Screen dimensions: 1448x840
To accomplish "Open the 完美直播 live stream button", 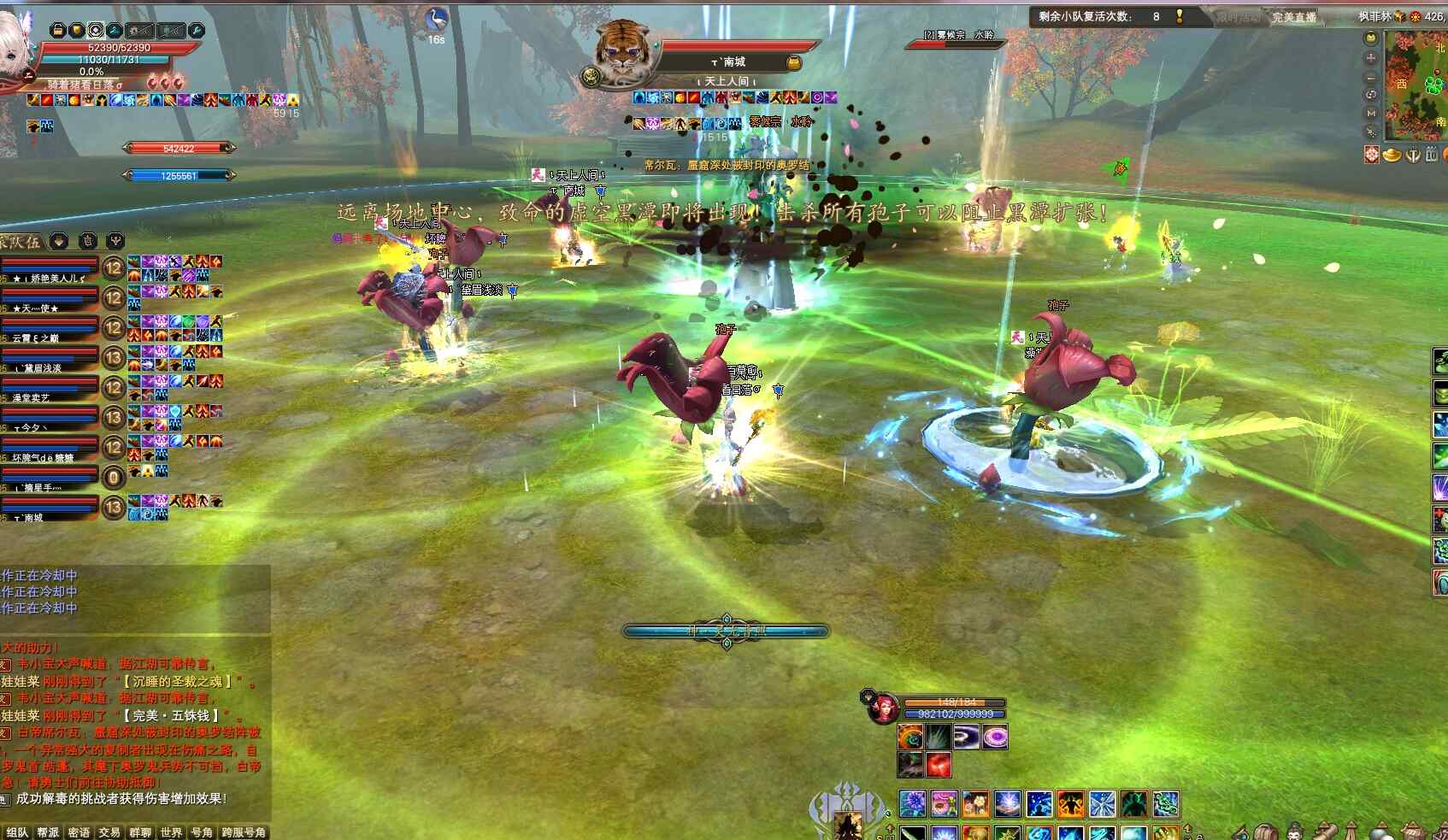I will click(1293, 17).
